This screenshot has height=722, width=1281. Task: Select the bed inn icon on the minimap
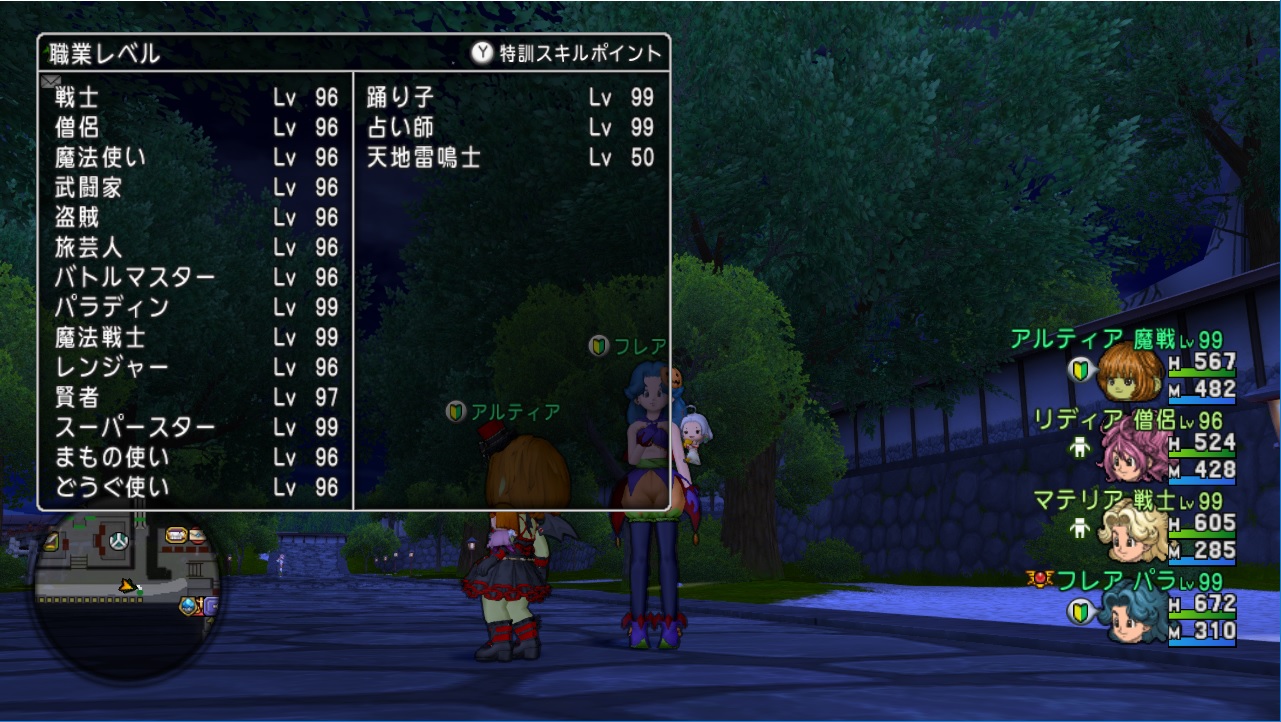[x=177, y=536]
